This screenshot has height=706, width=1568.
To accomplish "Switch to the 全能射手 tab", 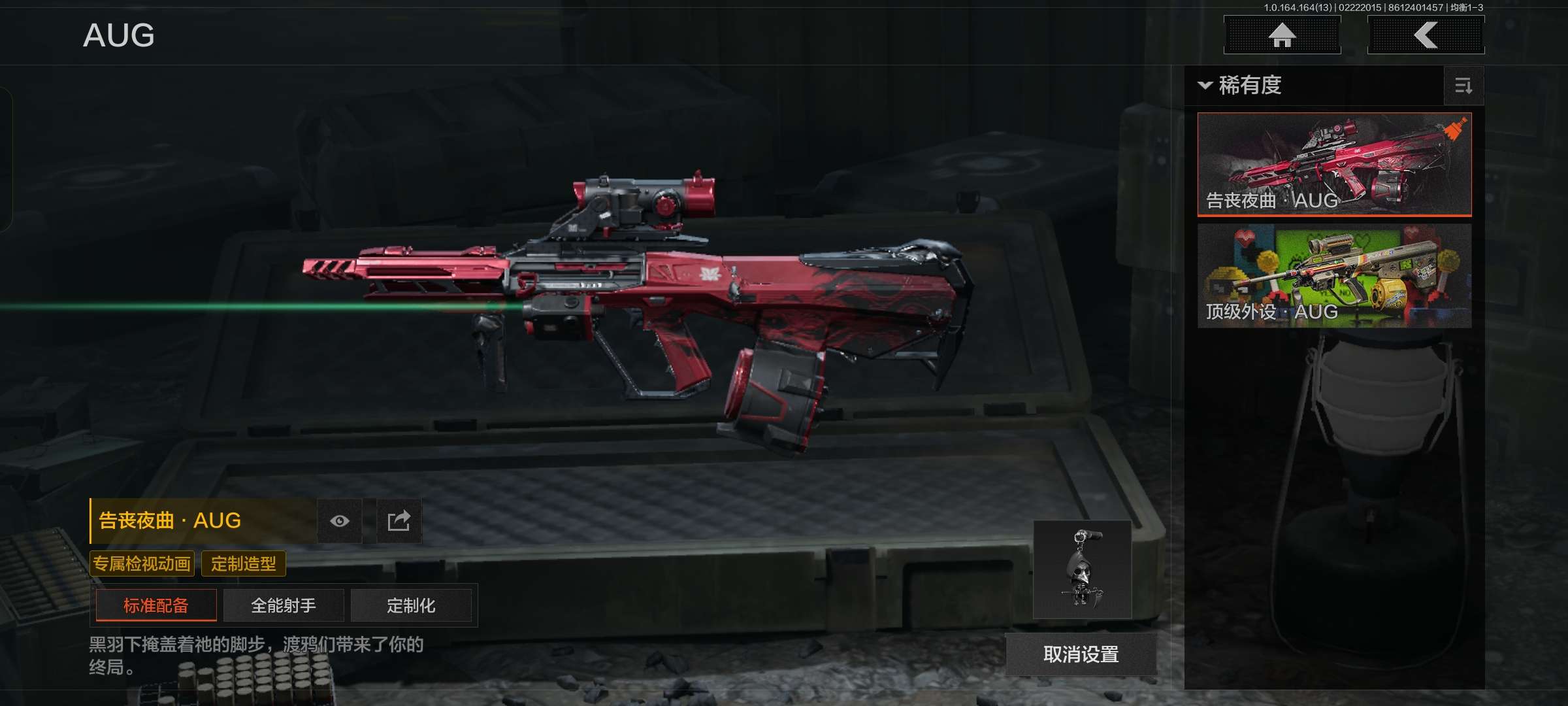I will [284, 605].
